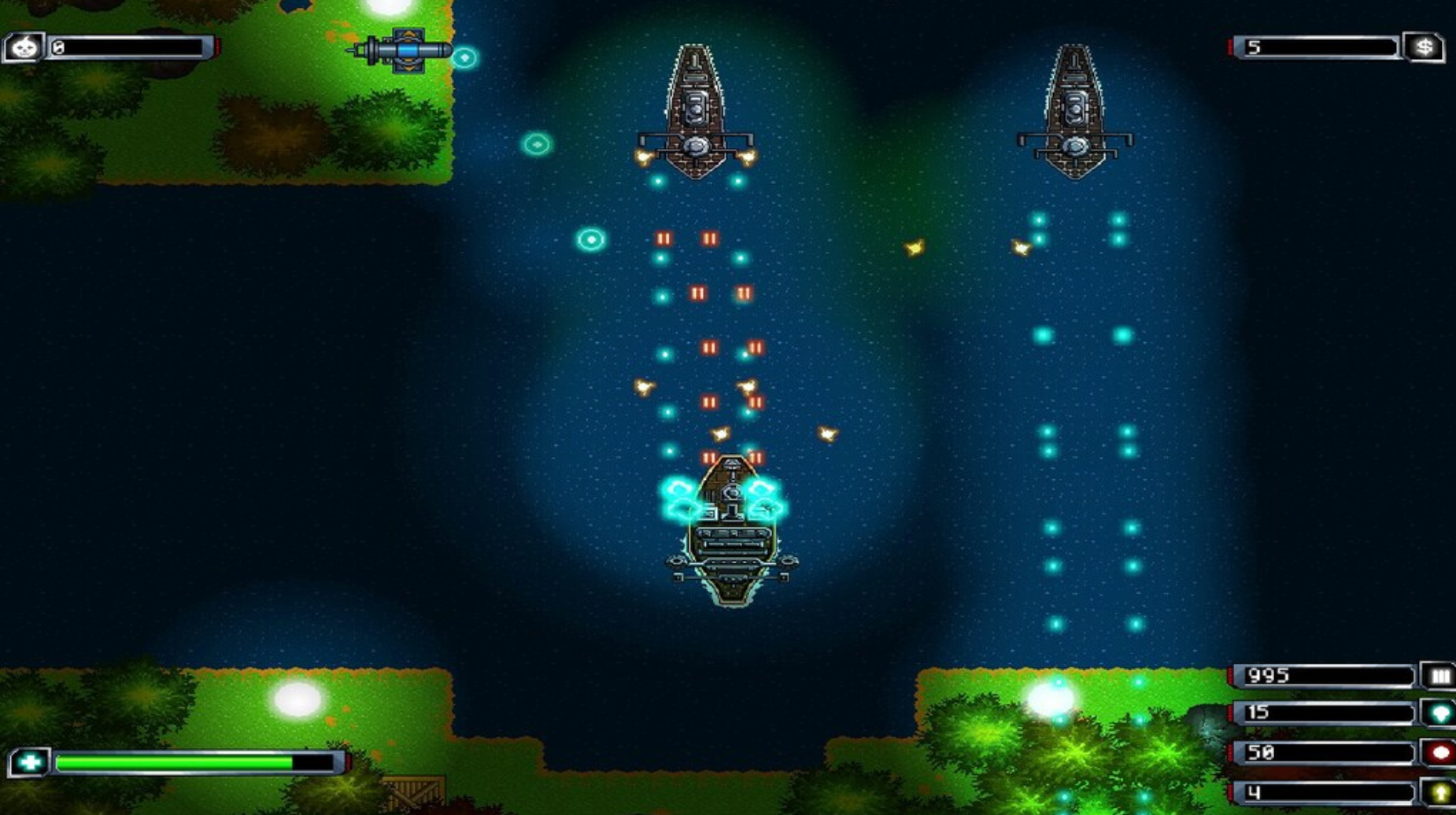1456x815 pixels.
Task: Click the dollar sign money icon
Action: tap(1425, 47)
